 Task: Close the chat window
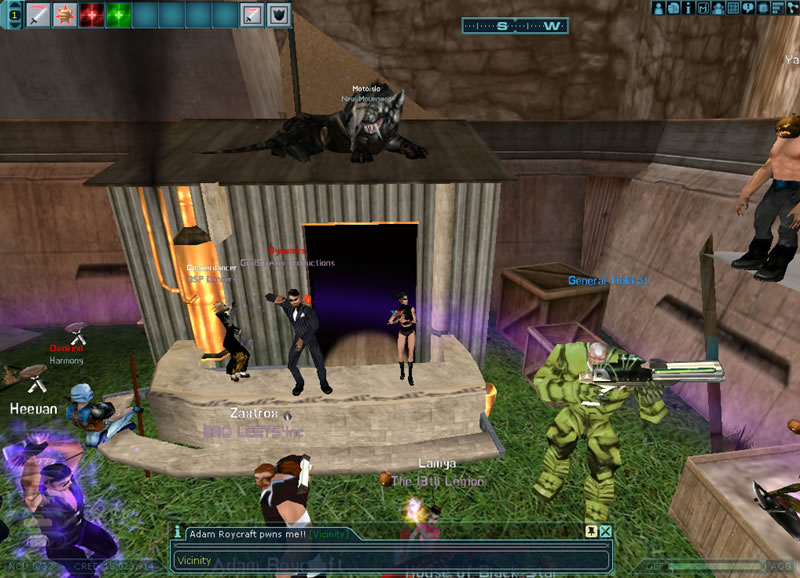pos(605,532)
